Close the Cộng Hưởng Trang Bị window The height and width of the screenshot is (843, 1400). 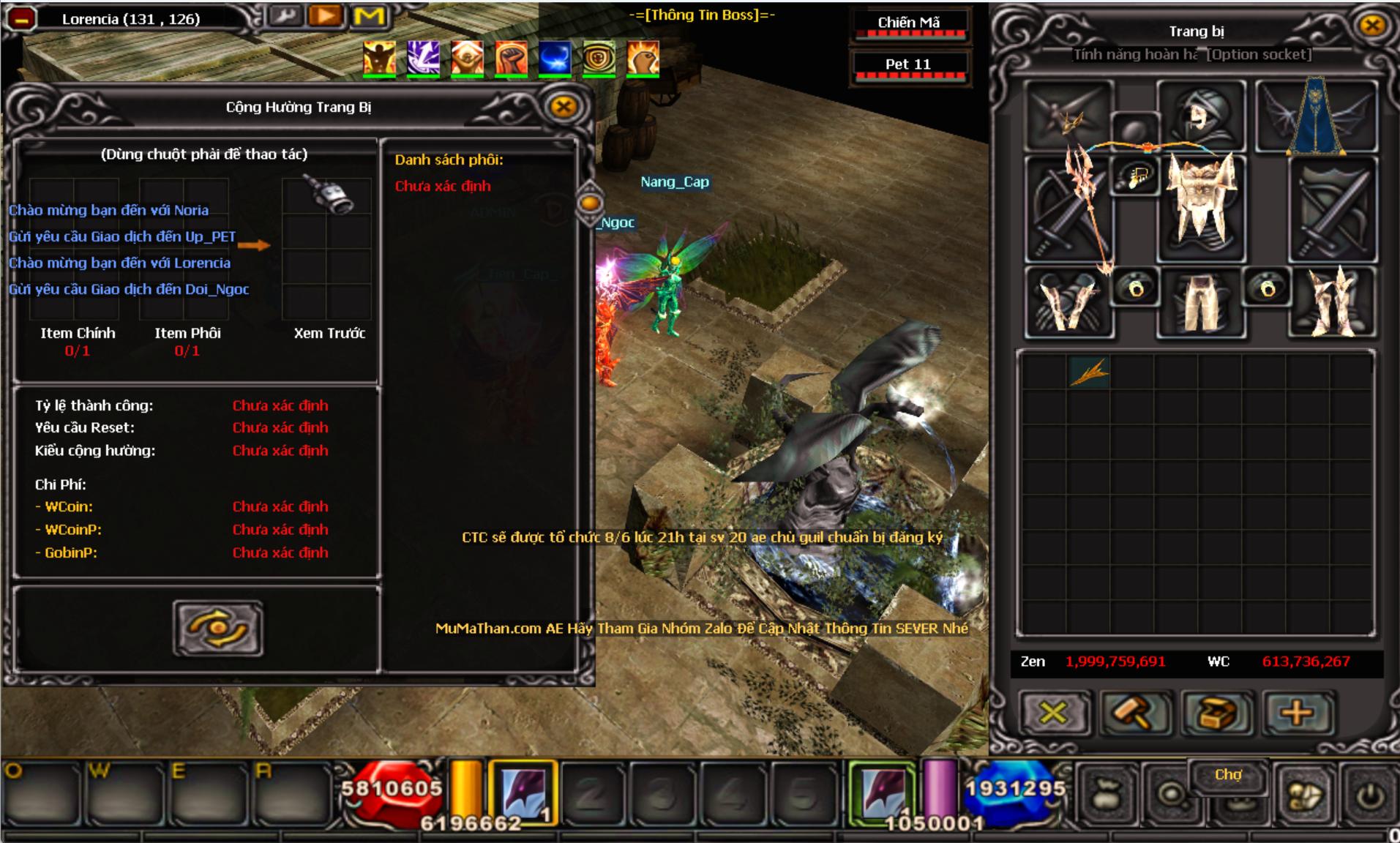(x=563, y=107)
